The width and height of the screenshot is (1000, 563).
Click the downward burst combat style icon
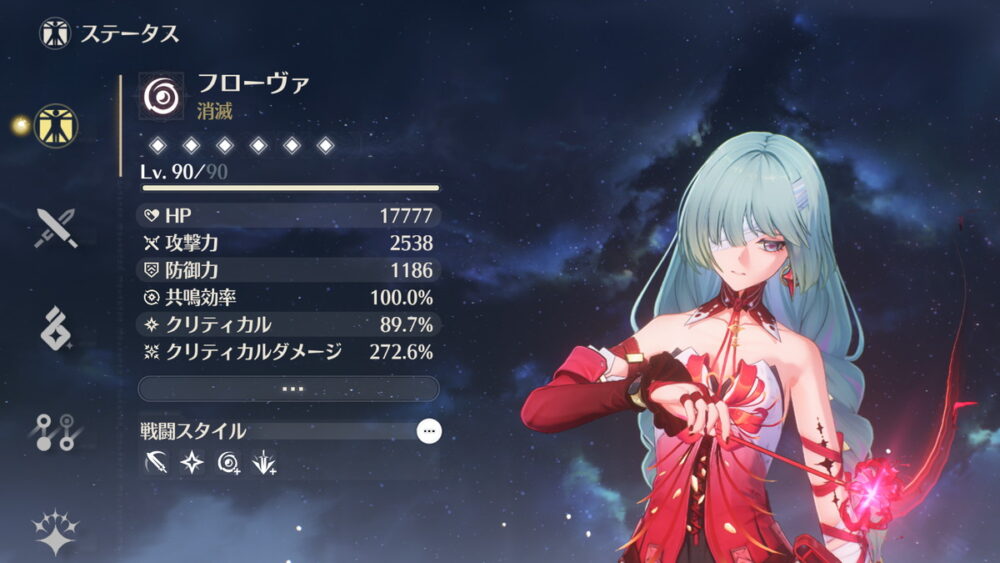tap(265, 463)
